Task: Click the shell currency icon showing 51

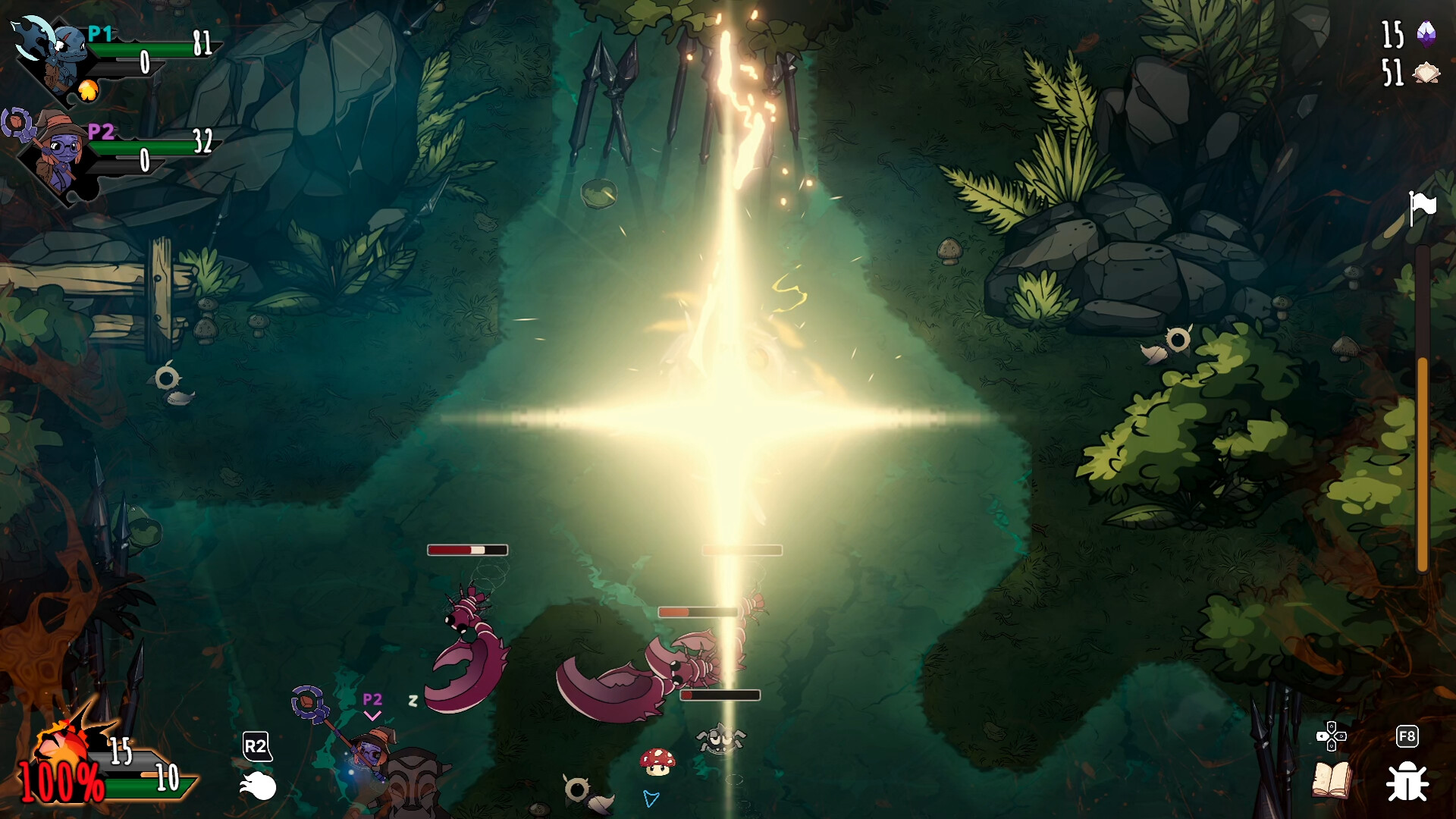Action: point(1424,72)
